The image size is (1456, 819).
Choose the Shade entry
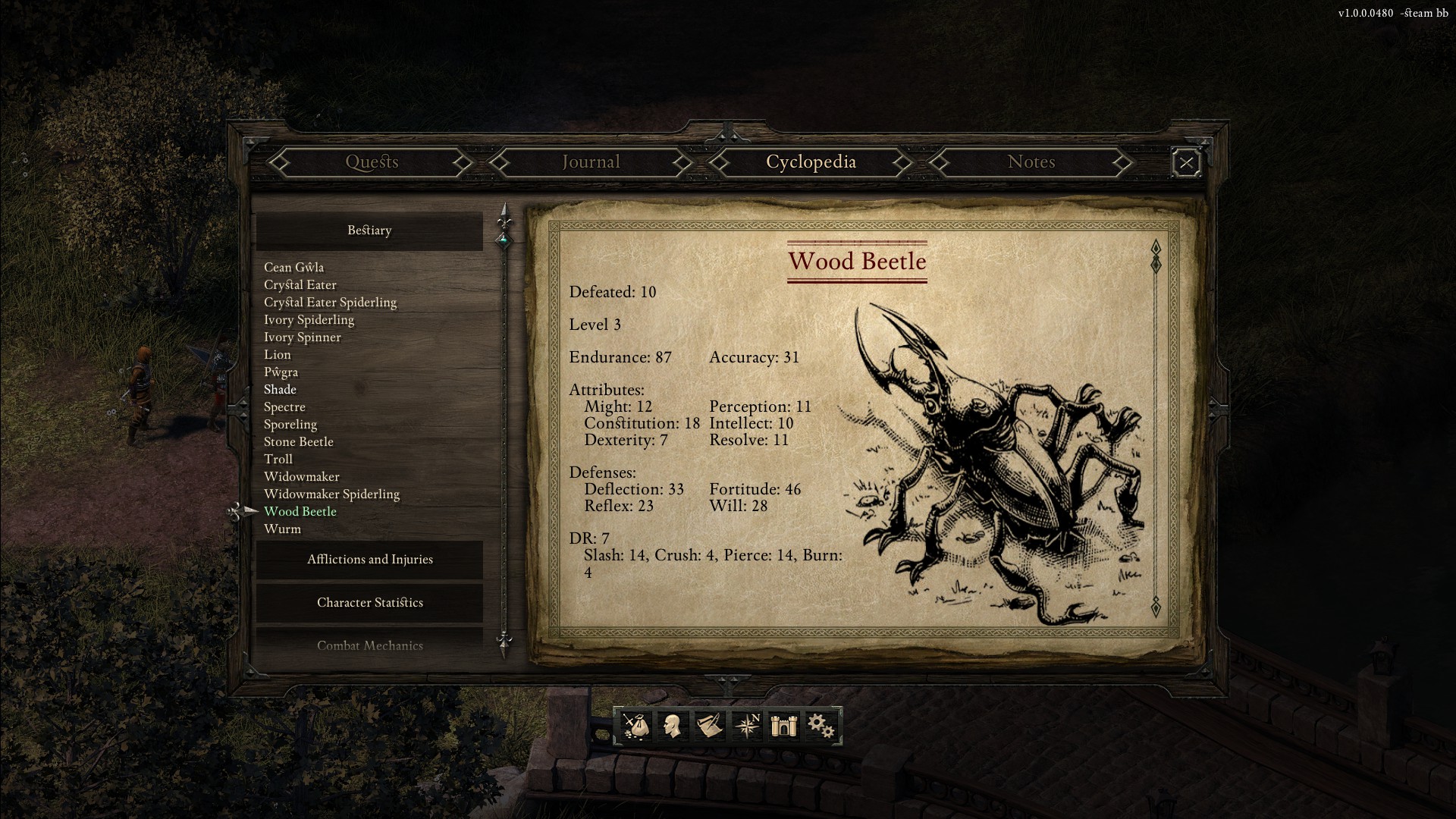point(280,390)
